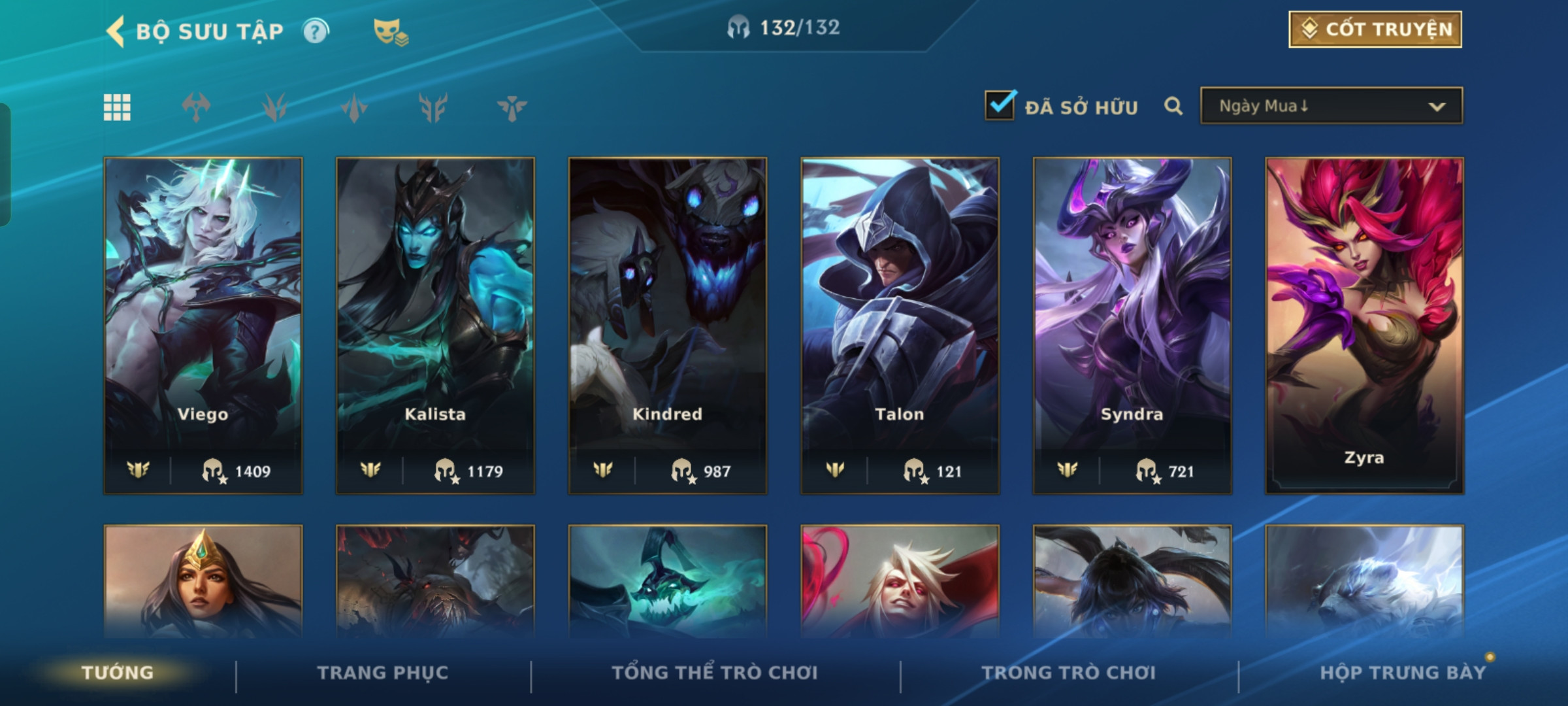The image size is (1568, 706).
Task: Open the Kindred champion card
Action: click(x=667, y=325)
